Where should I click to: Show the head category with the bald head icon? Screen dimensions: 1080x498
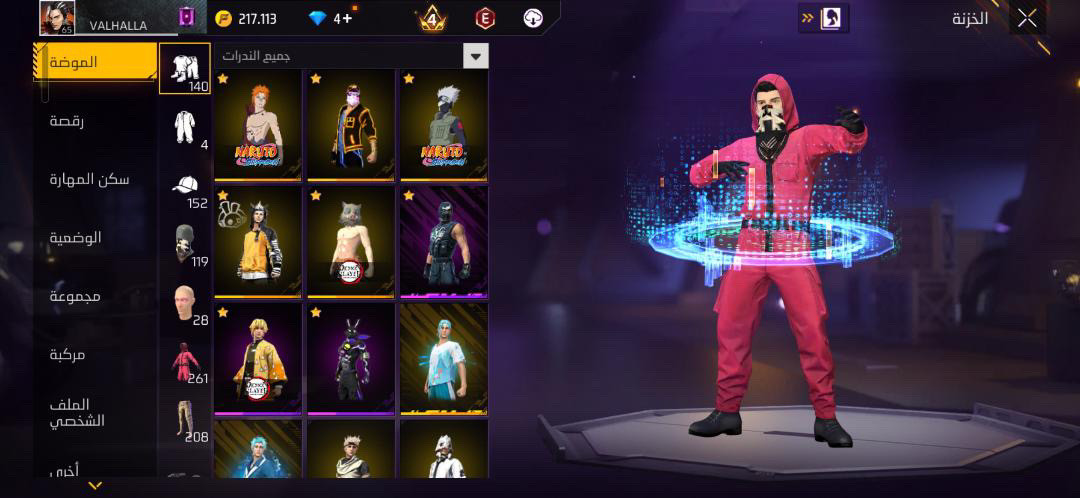[x=185, y=303]
